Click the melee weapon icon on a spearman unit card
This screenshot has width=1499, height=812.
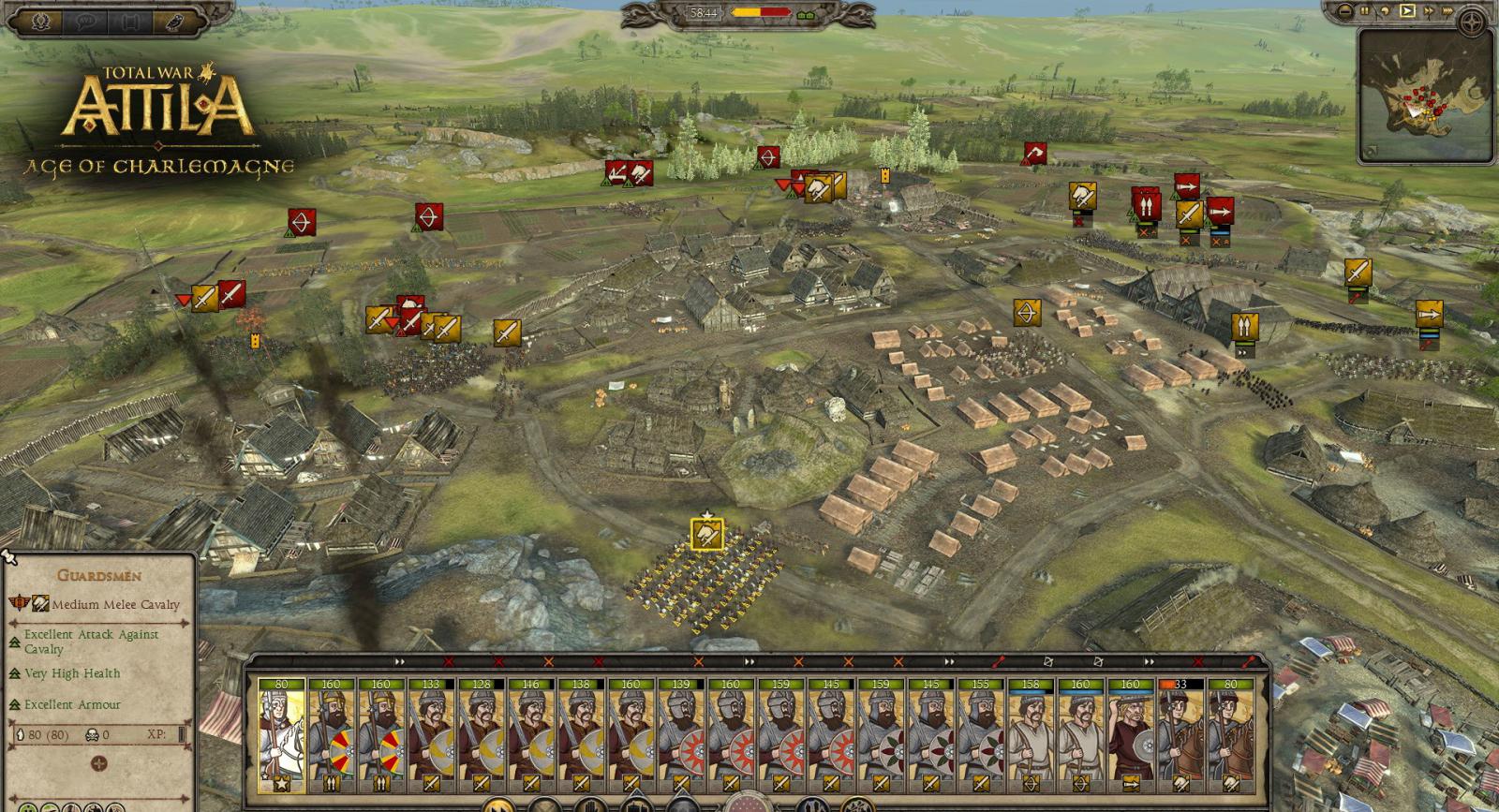click(432, 784)
